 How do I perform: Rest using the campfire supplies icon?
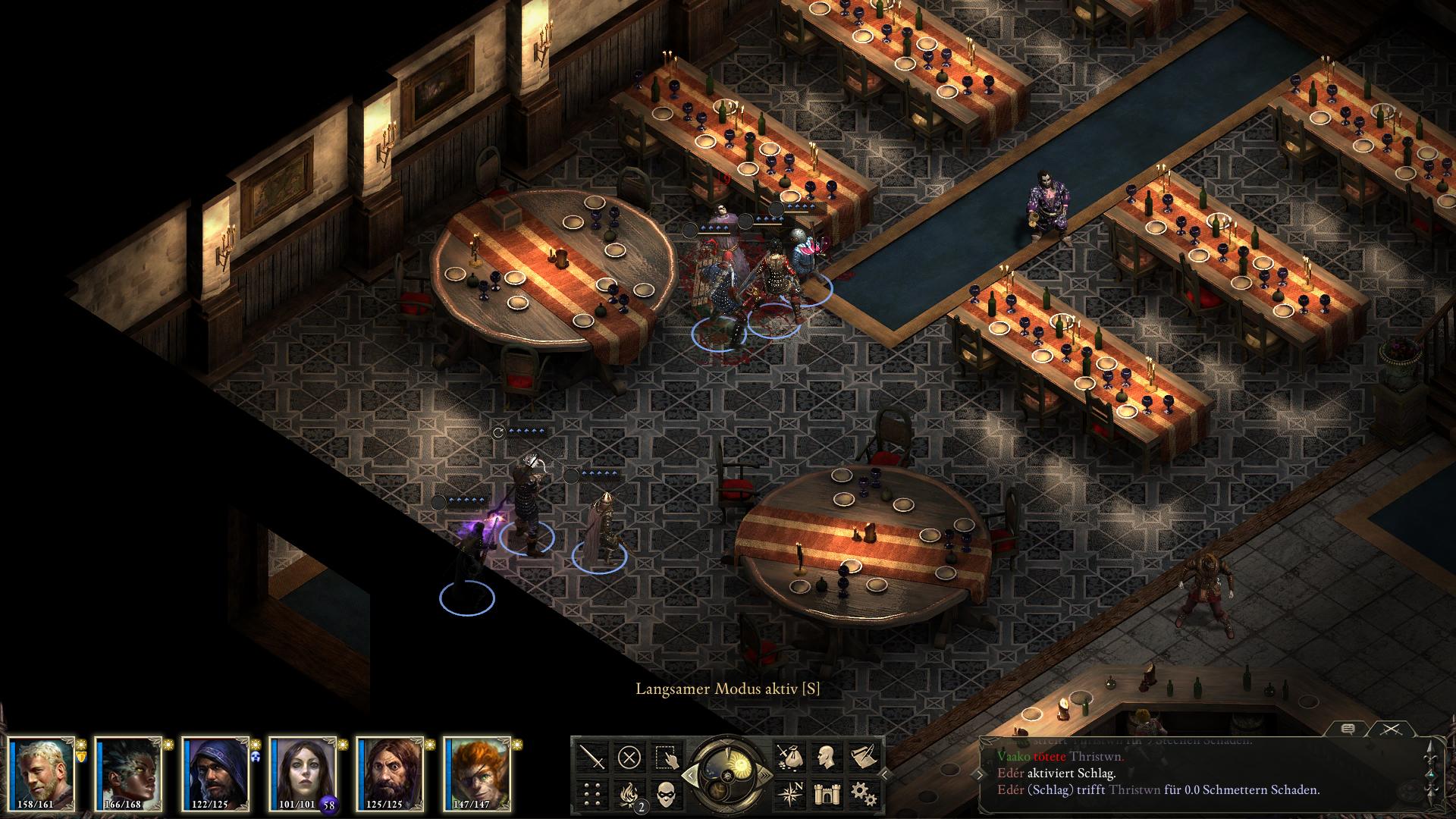pyautogui.click(x=629, y=793)
